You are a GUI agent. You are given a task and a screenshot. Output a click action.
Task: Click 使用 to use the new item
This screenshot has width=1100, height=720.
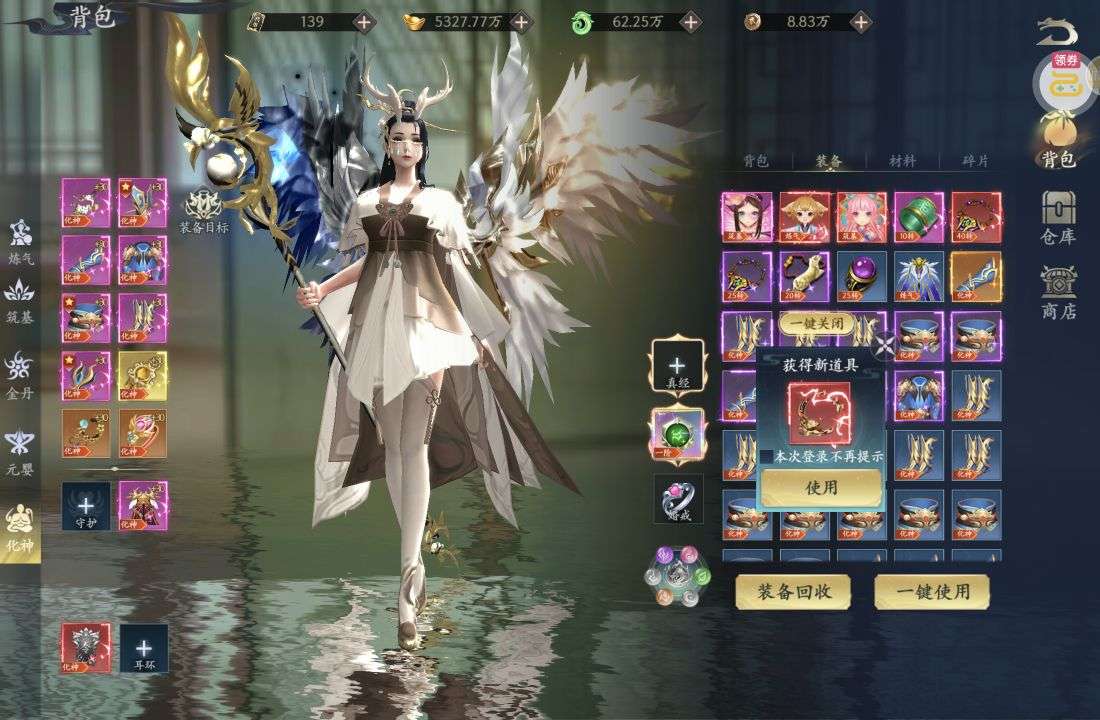point(821,487)
